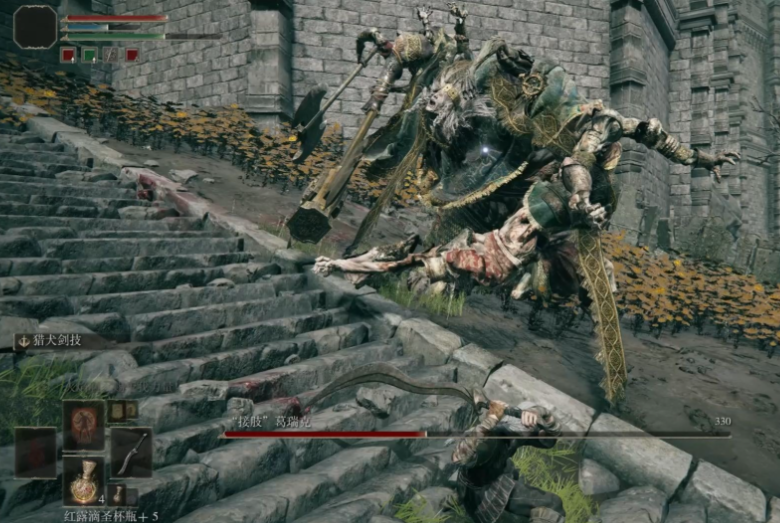Click the small twin-item pouch slot above the sword
The width and height of the screenshot is (780, 523).
click(122, 411)
